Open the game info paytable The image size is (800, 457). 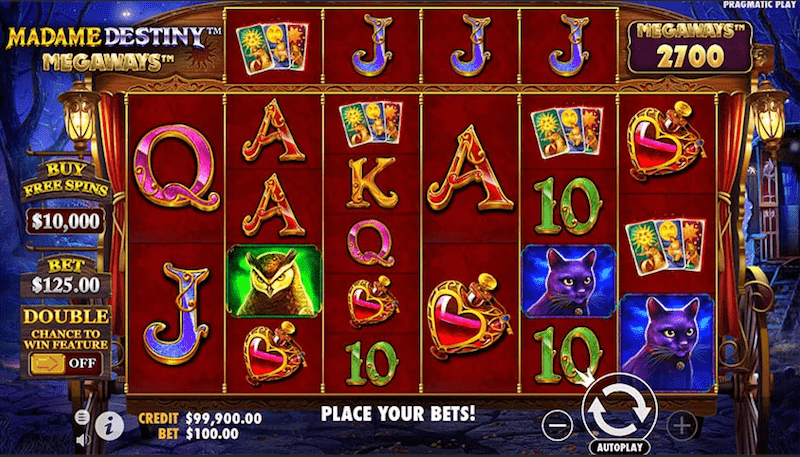tap(110, 426)
